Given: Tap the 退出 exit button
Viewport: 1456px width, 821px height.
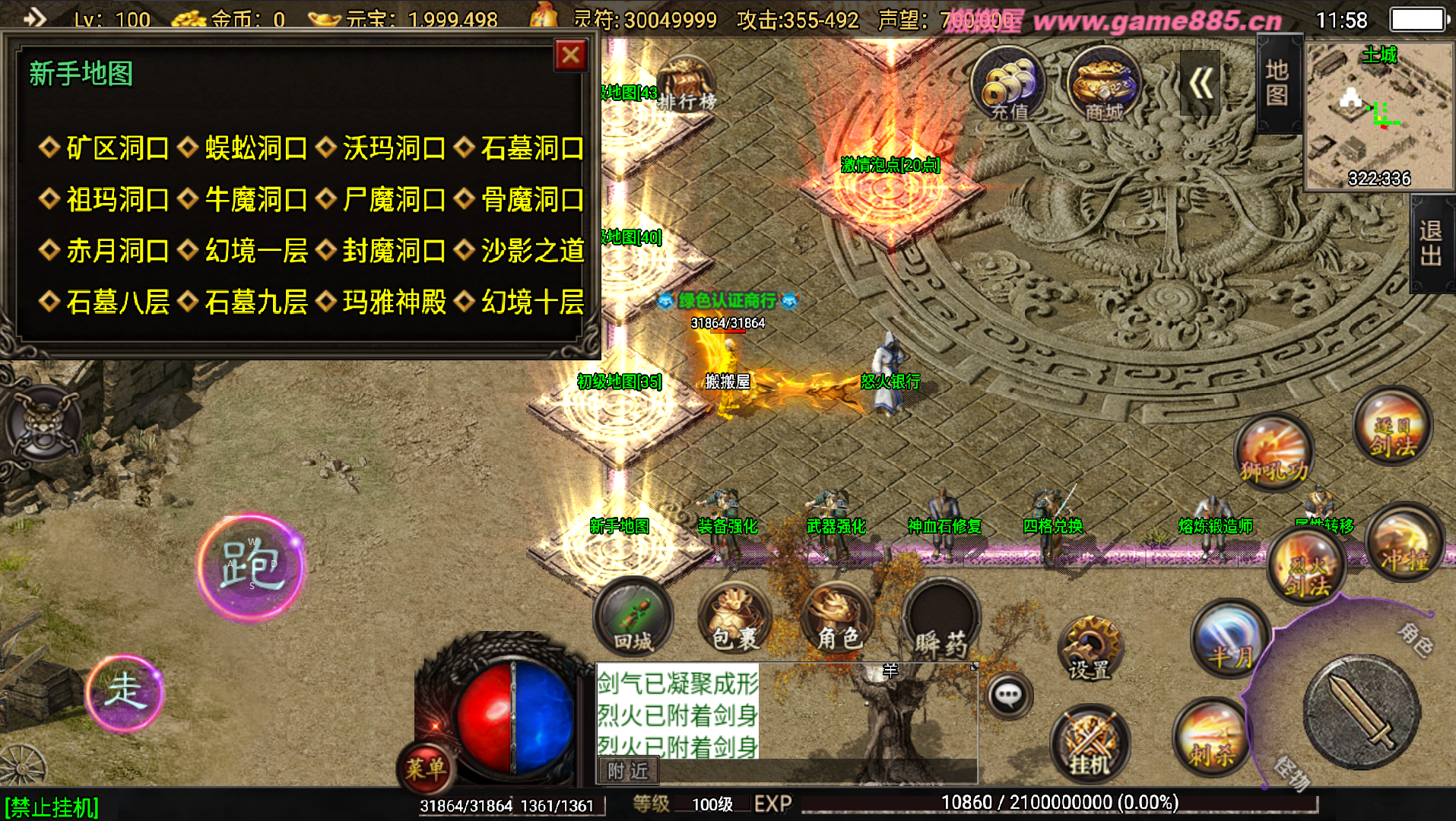Looking at the screenshot, I should [1431, 243].
